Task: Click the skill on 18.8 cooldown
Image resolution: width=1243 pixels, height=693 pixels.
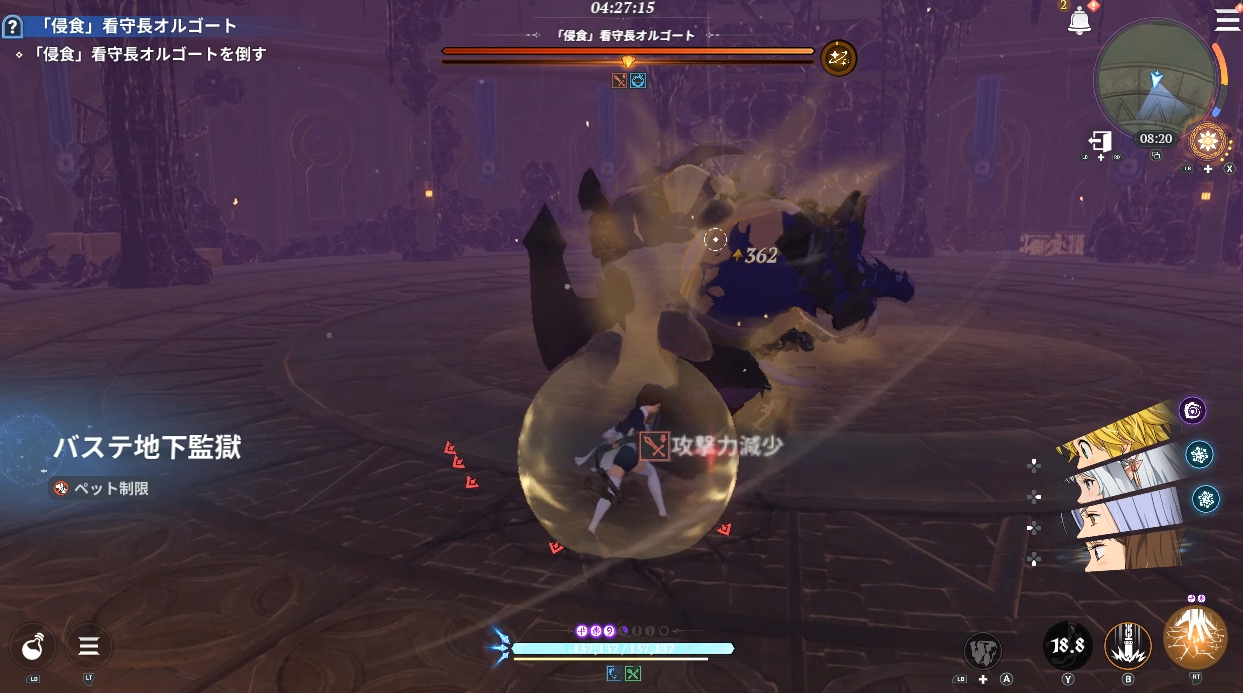Action: point(1067,645)
